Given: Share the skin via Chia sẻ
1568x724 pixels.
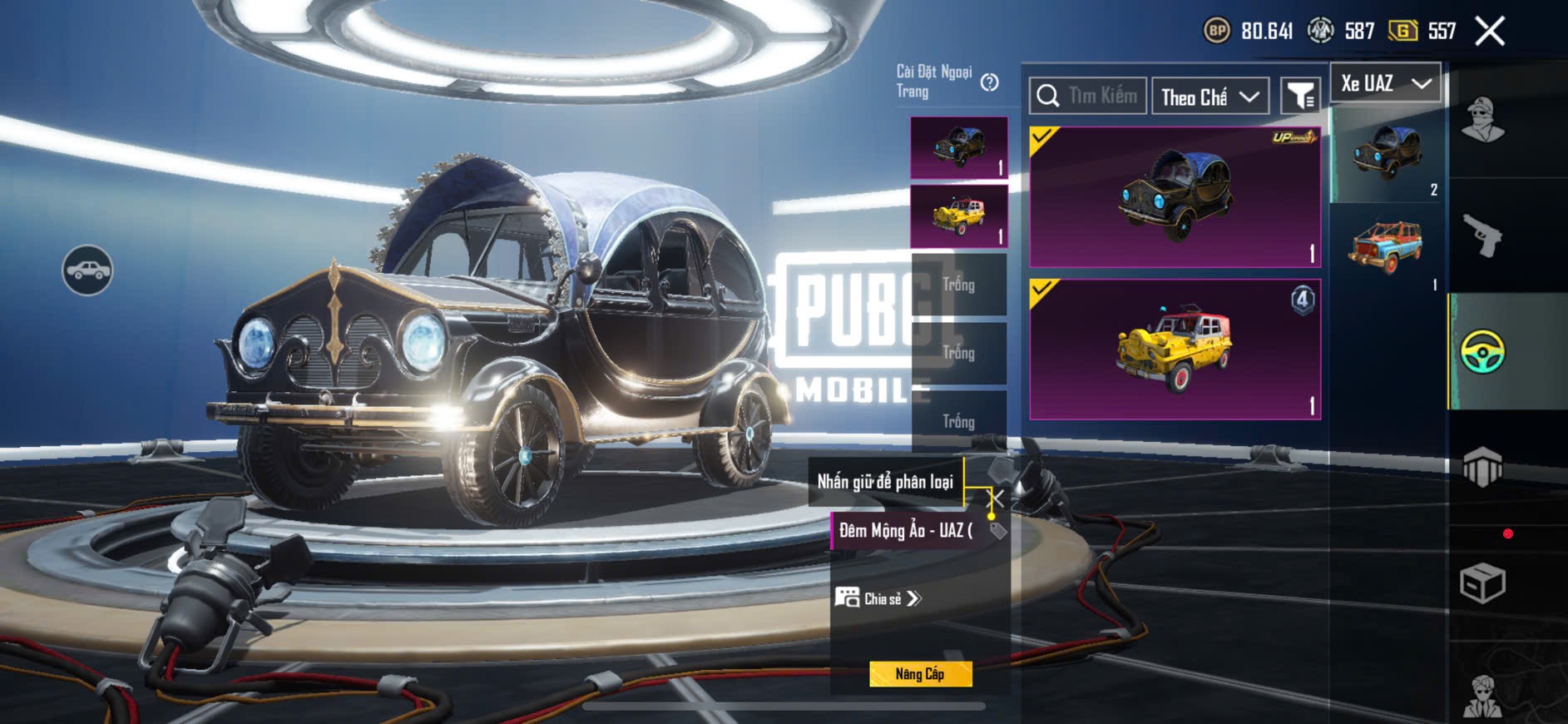Looking at the screenshot, I should coord(879,598).
